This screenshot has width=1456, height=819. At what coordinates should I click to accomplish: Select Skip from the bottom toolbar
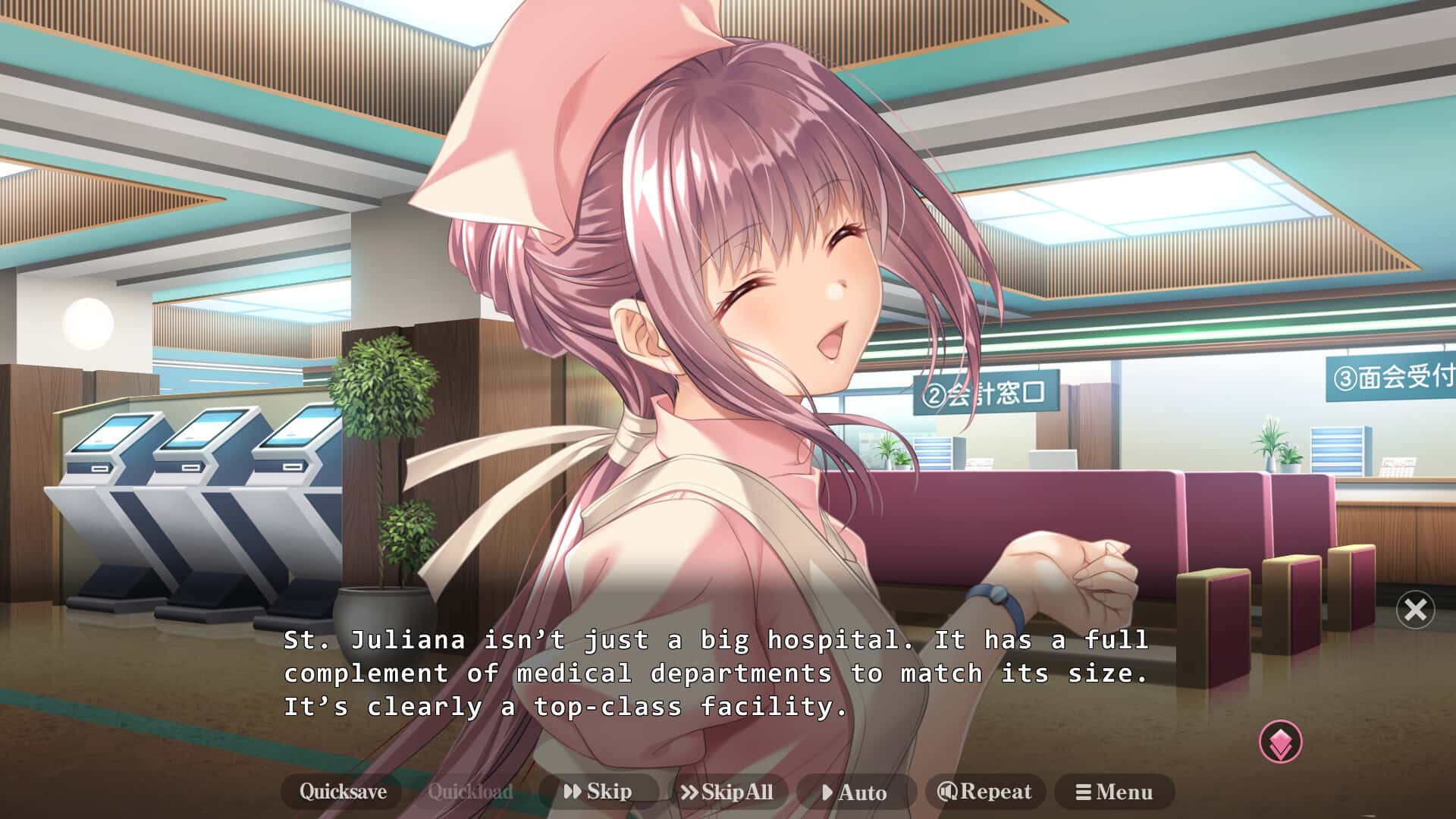[599, 792]
